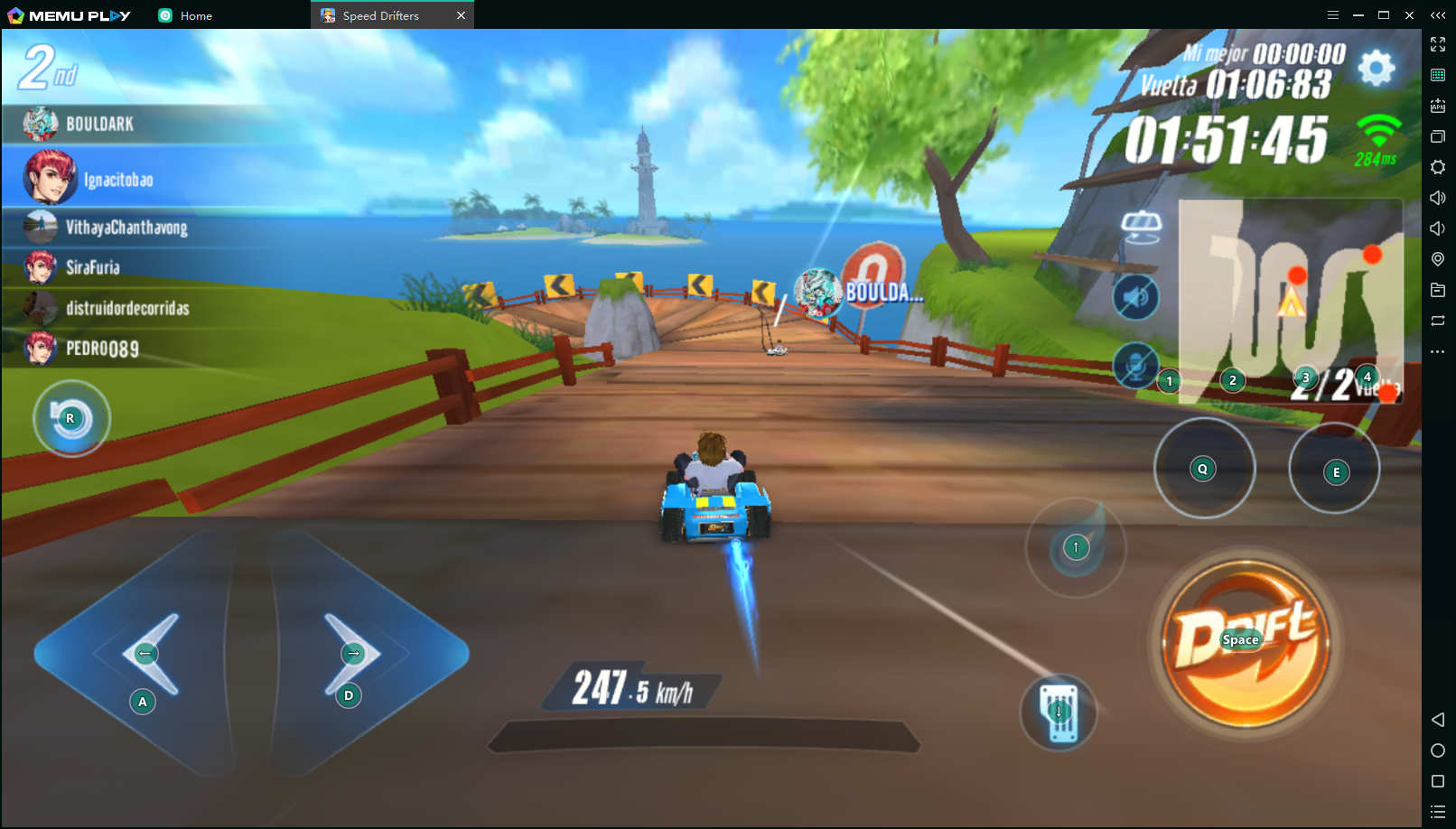Open the more options ellipsis in sidebar
This screenshot has height=829, width=1456.
click(x=1437, y=352)
